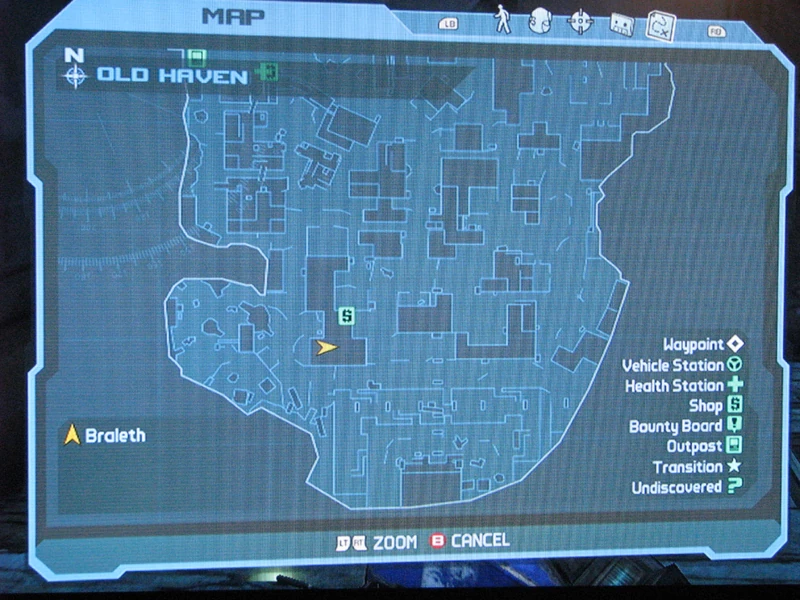Pick the Undiscovered legend entry
The image size is (800, 600).
688,487
